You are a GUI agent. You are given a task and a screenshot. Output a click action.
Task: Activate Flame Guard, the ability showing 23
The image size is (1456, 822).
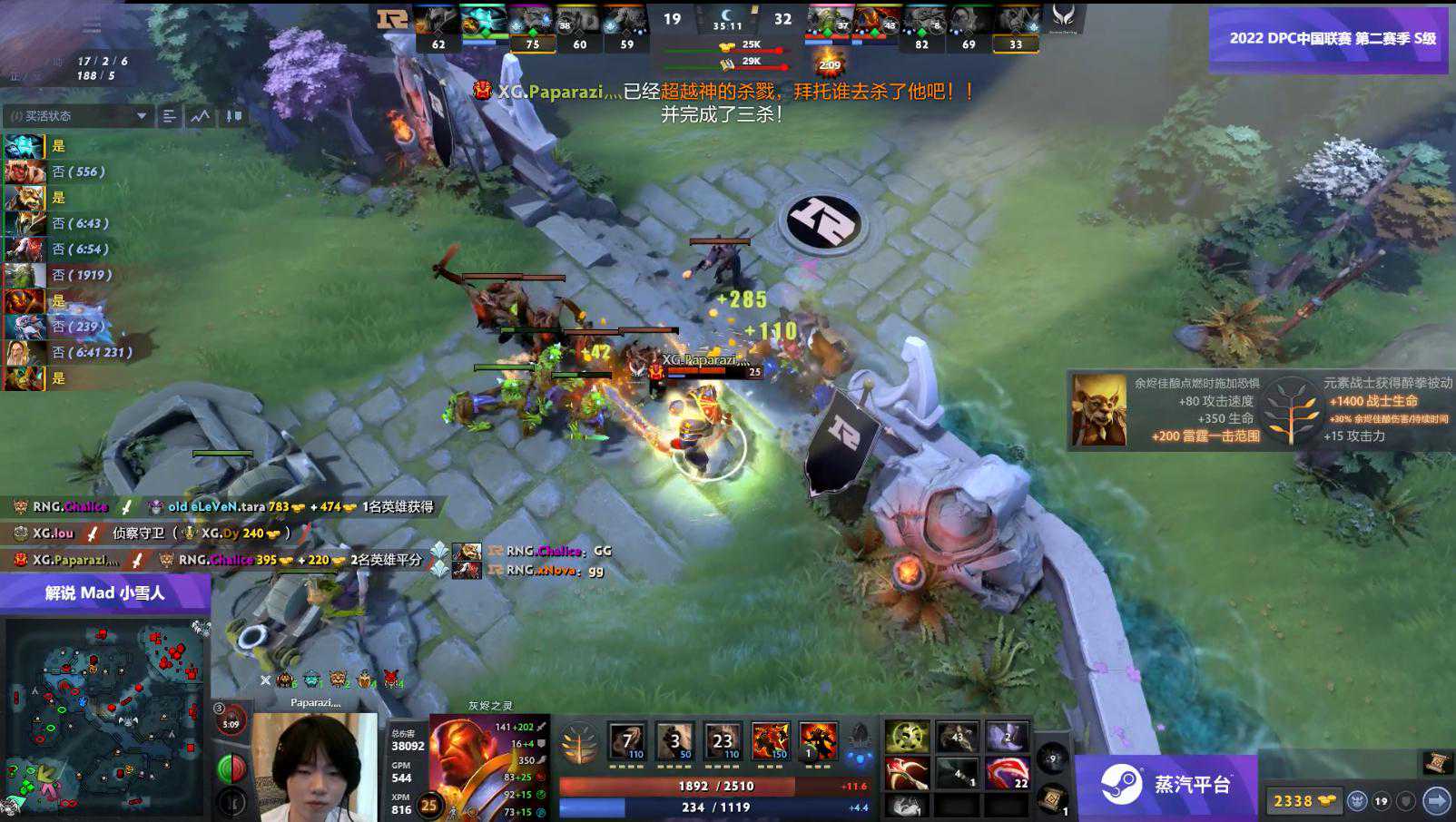[723, 741]
